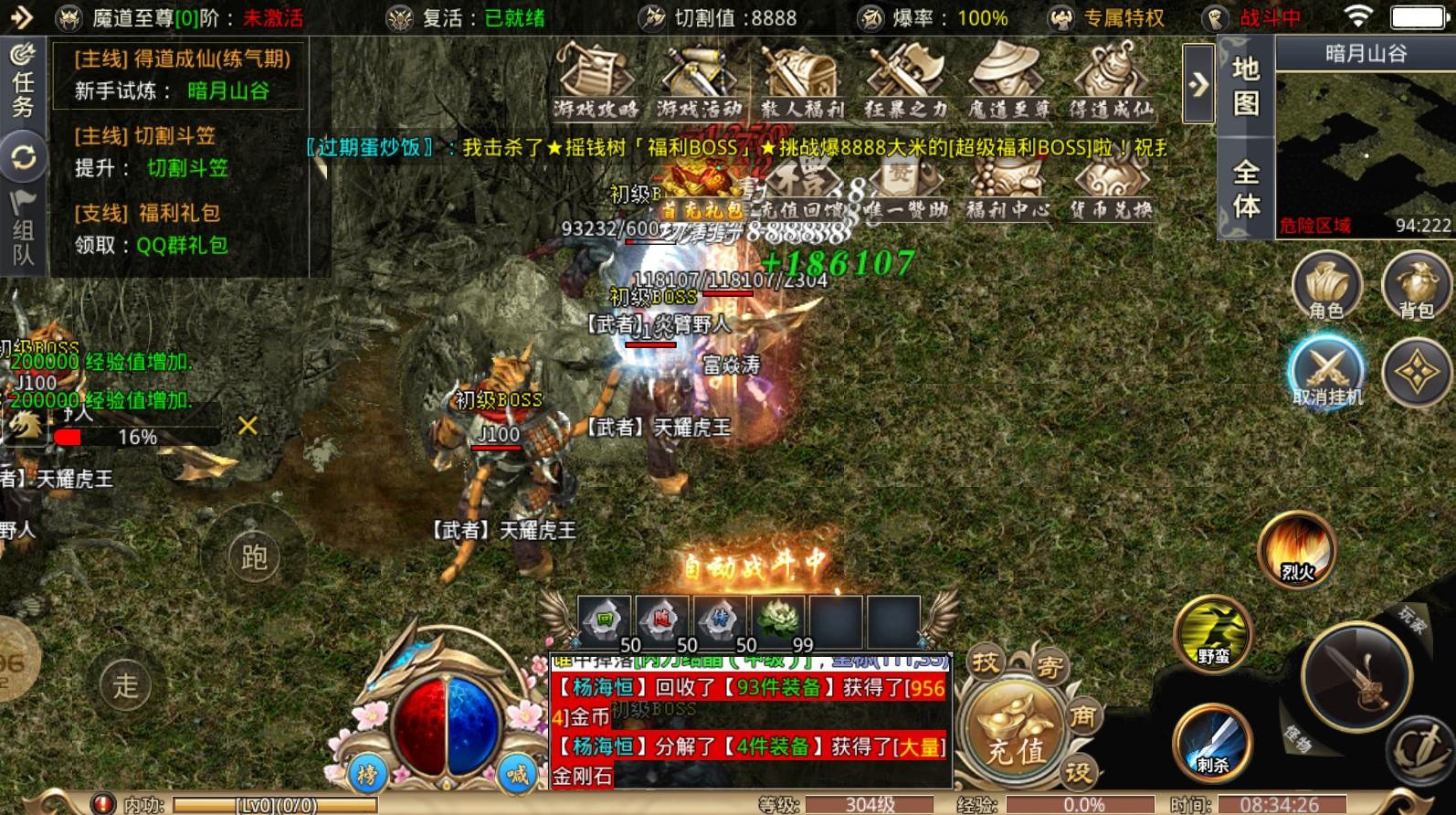Activate the 刺杀 stab skill
The width and height of the screenshot is (1456, 815).
(x=1212, y=742)
